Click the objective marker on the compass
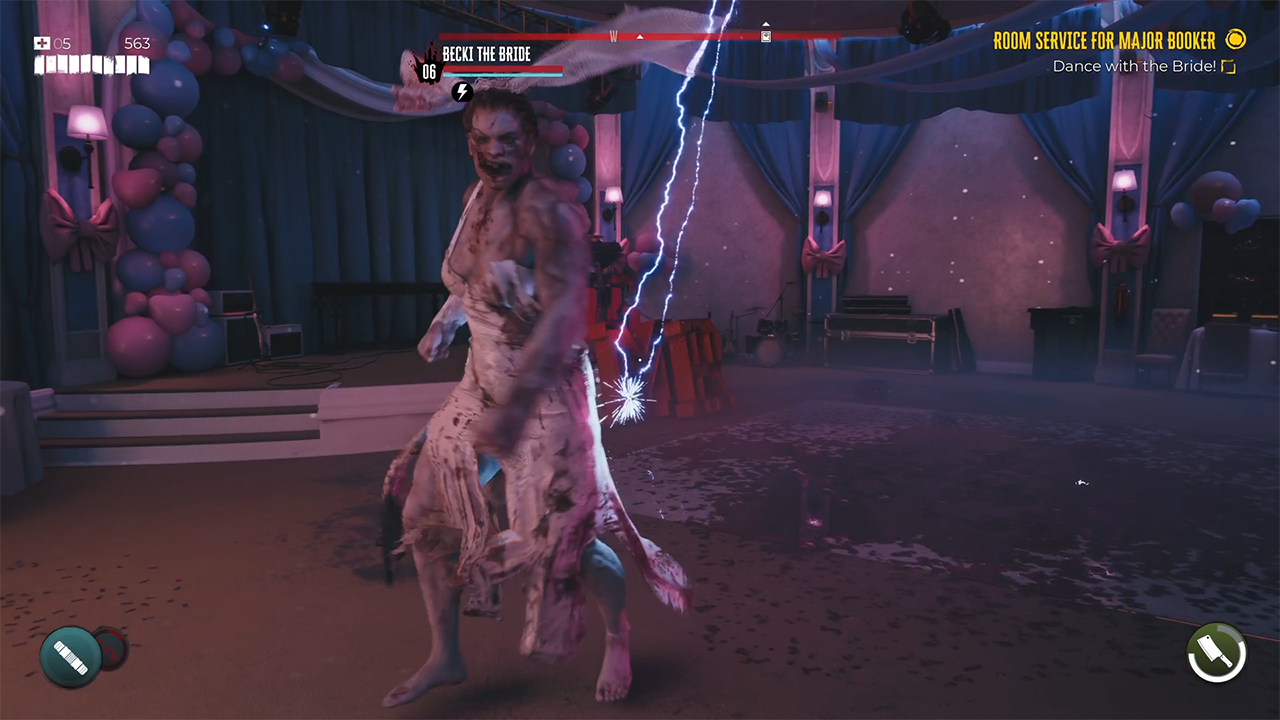 point(766,36)
